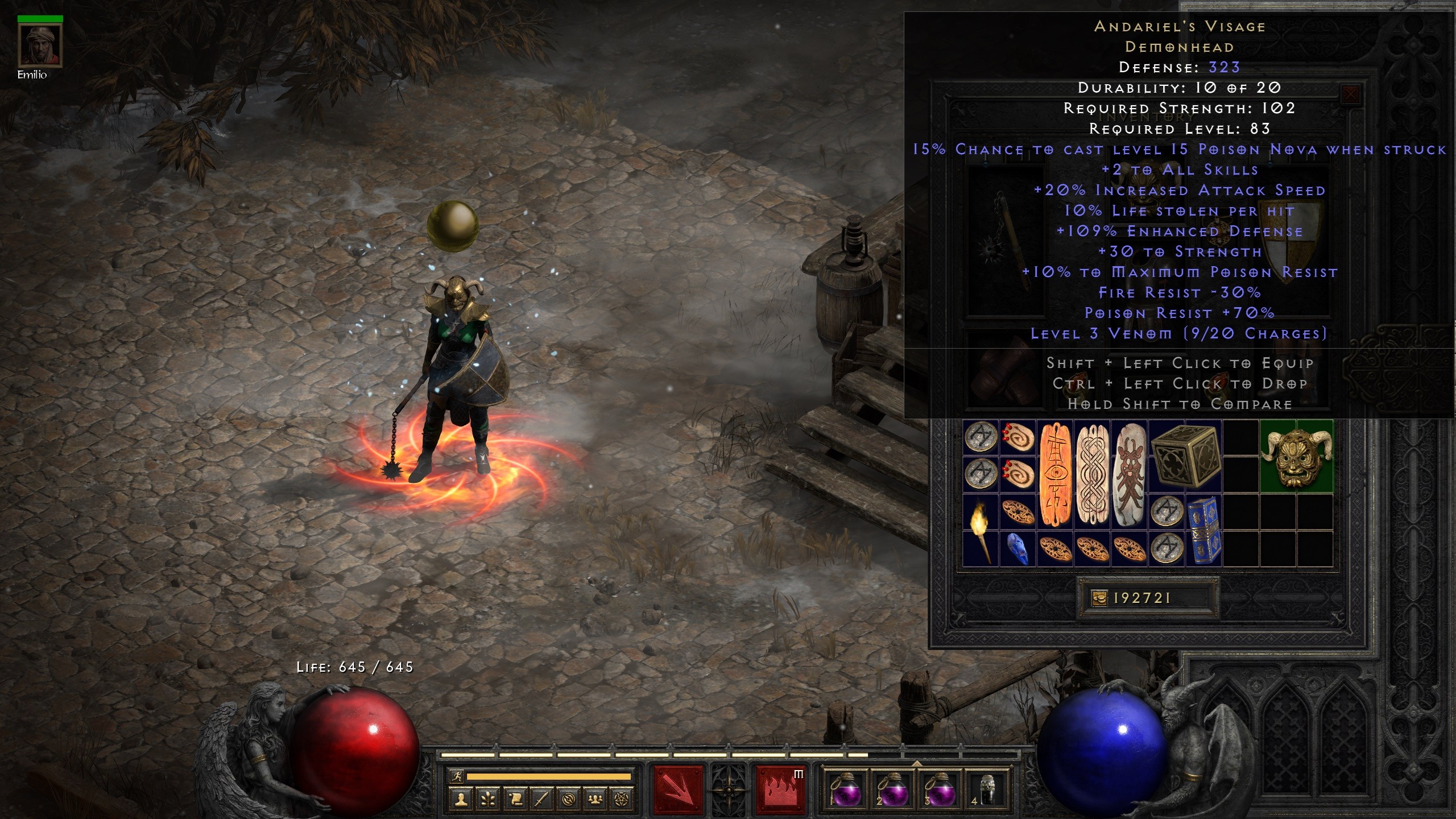1456x819 pixels.
Task: Open the quest log scroll icon
Action: click(515, 800)
